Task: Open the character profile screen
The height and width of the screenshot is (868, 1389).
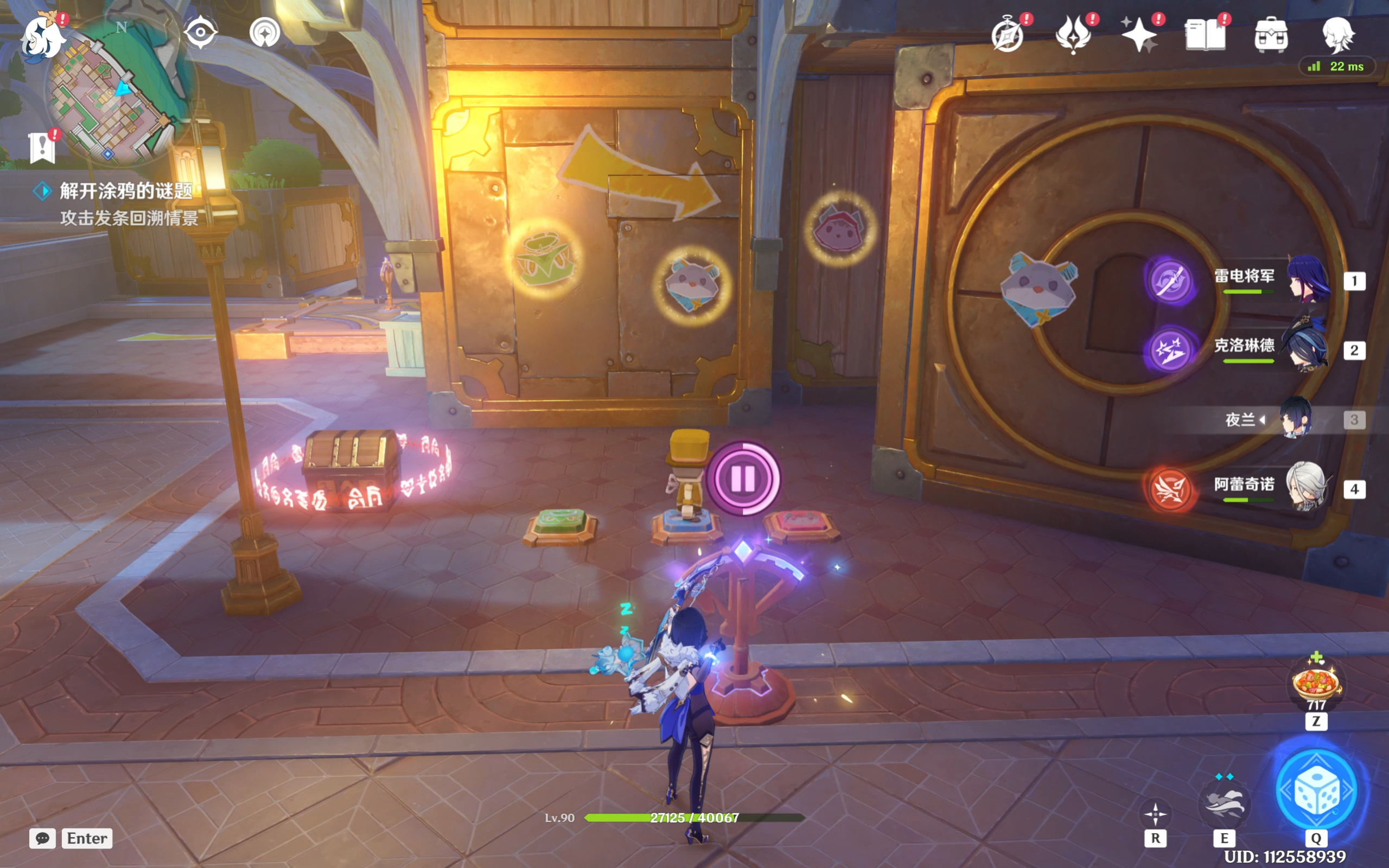Action: (x=1338, y=34)
